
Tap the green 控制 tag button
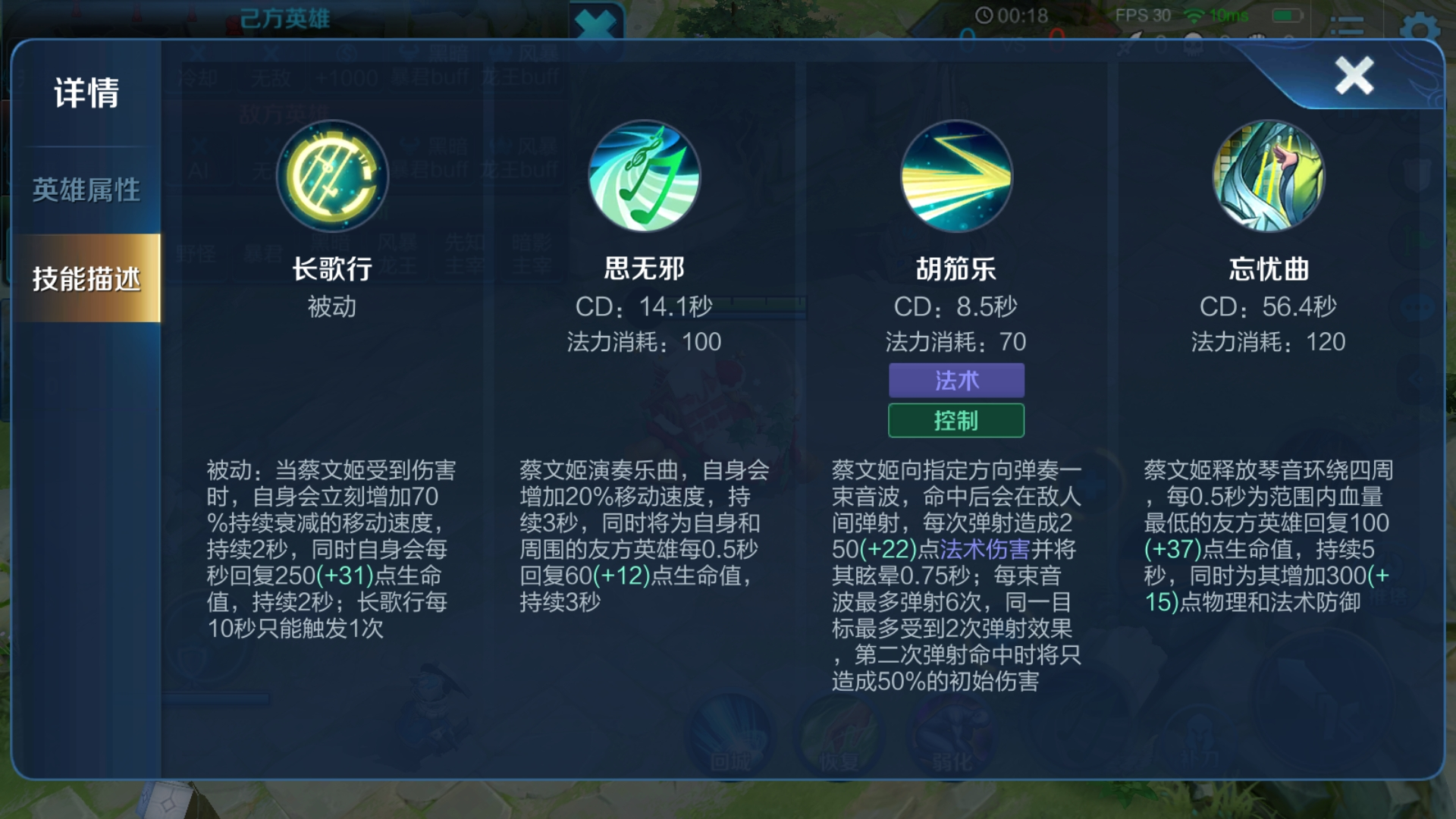pos(956,420)
